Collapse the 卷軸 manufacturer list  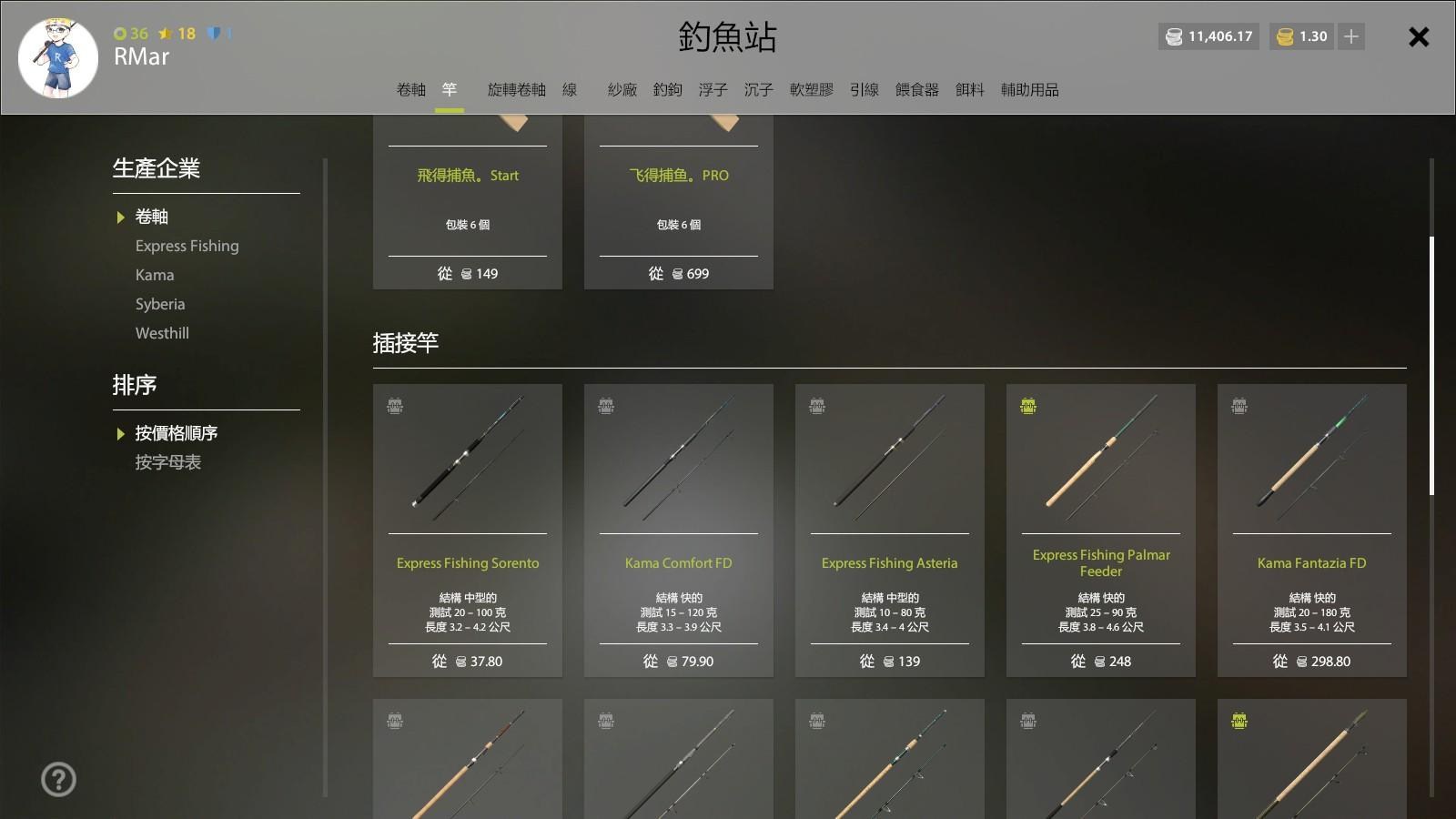119,217
